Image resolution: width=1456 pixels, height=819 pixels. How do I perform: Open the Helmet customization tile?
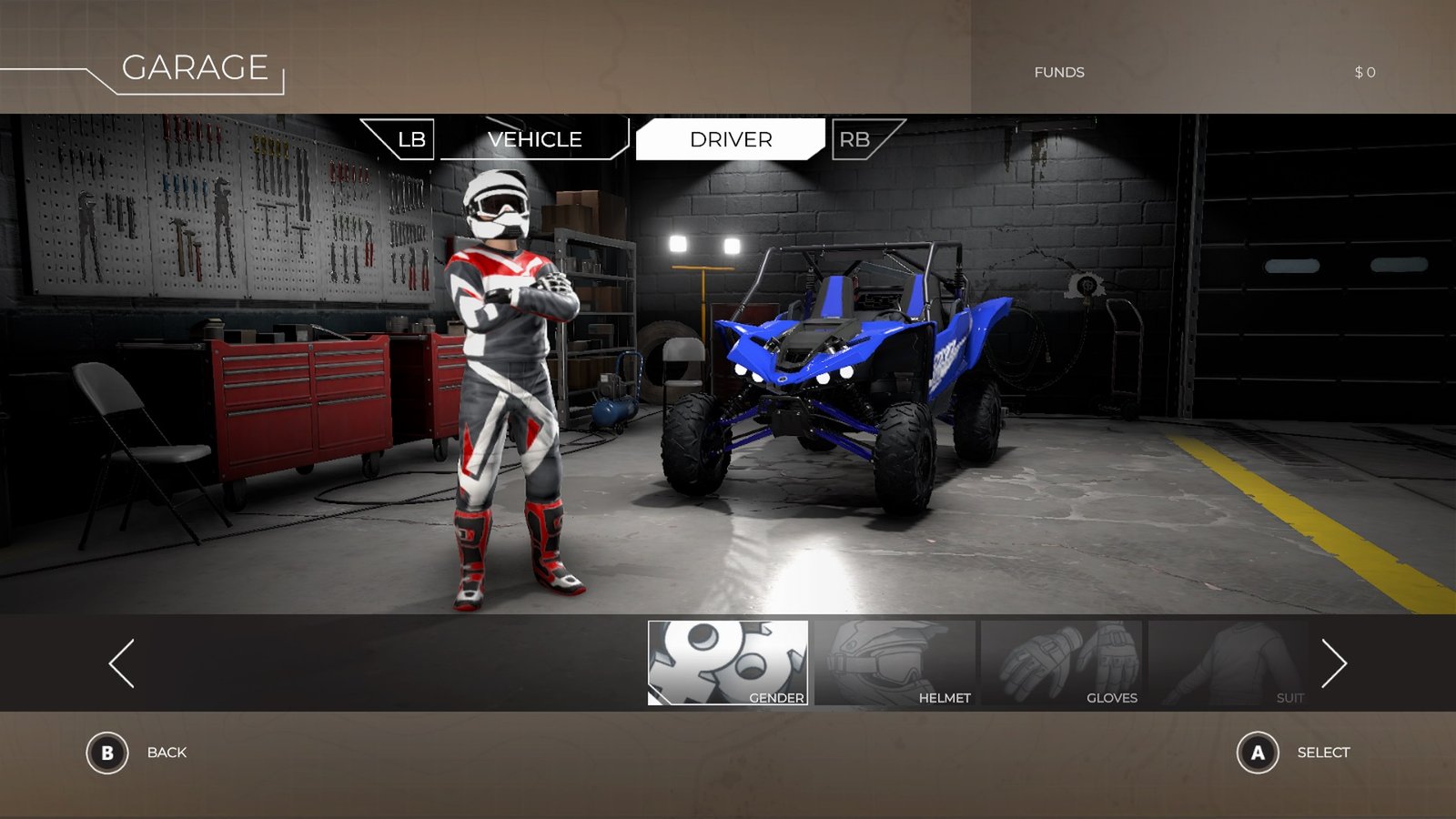coord(895,662)
